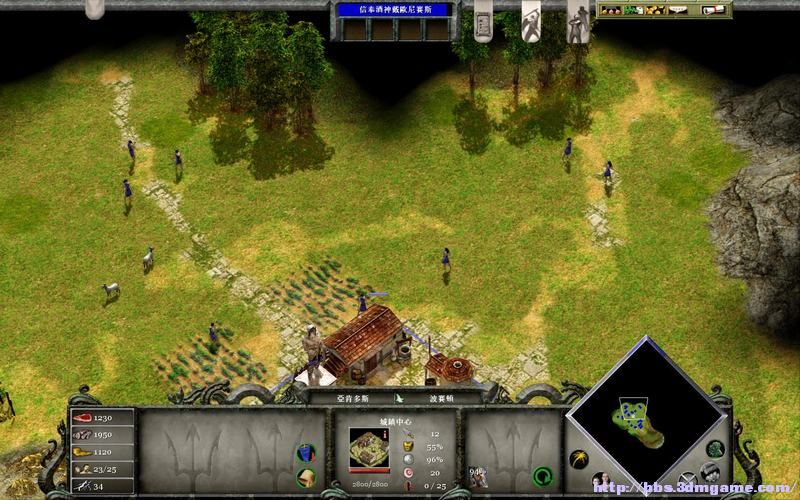Click the round tan icon on the green button
Image resolution: width=800 pixels, height=500 pixels.
coord(305,477)
